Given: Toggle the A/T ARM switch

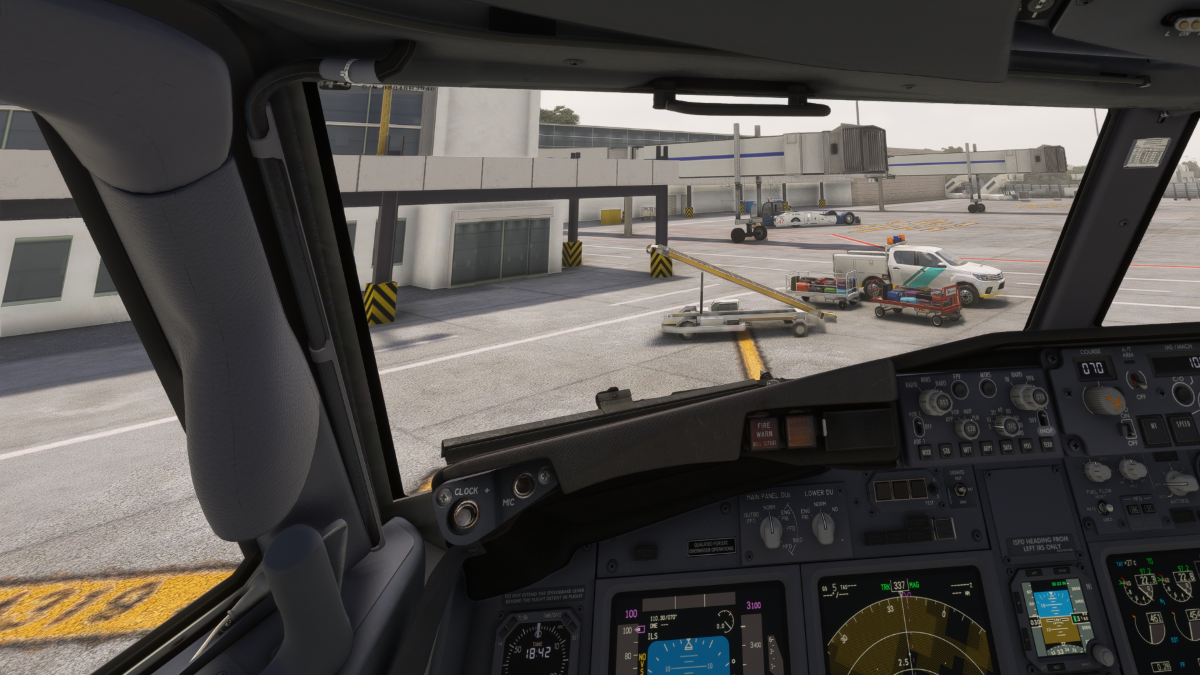Looking at the screenshot, I should click(1136, 380).
